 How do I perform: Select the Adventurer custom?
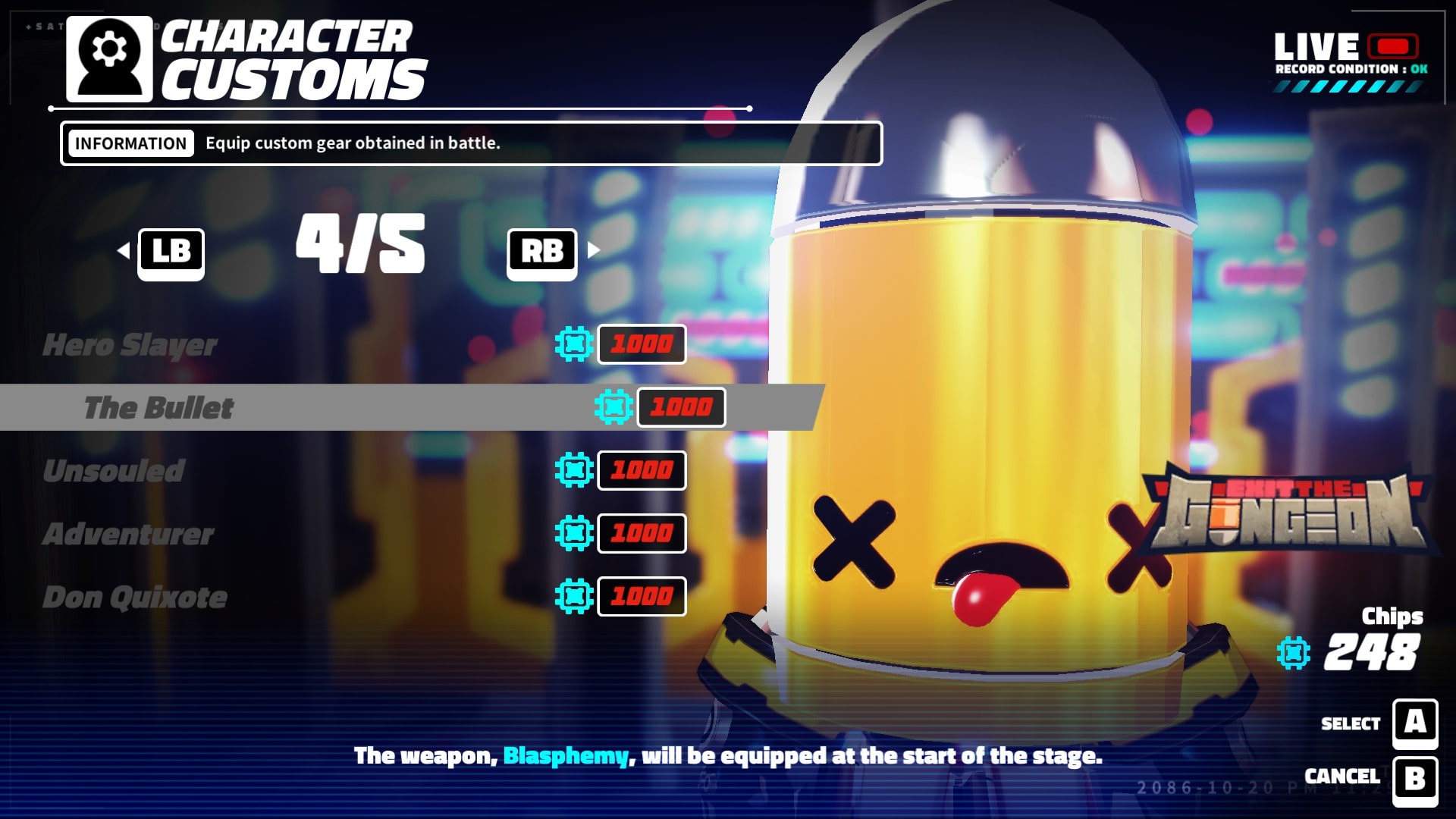pos(128,534)
